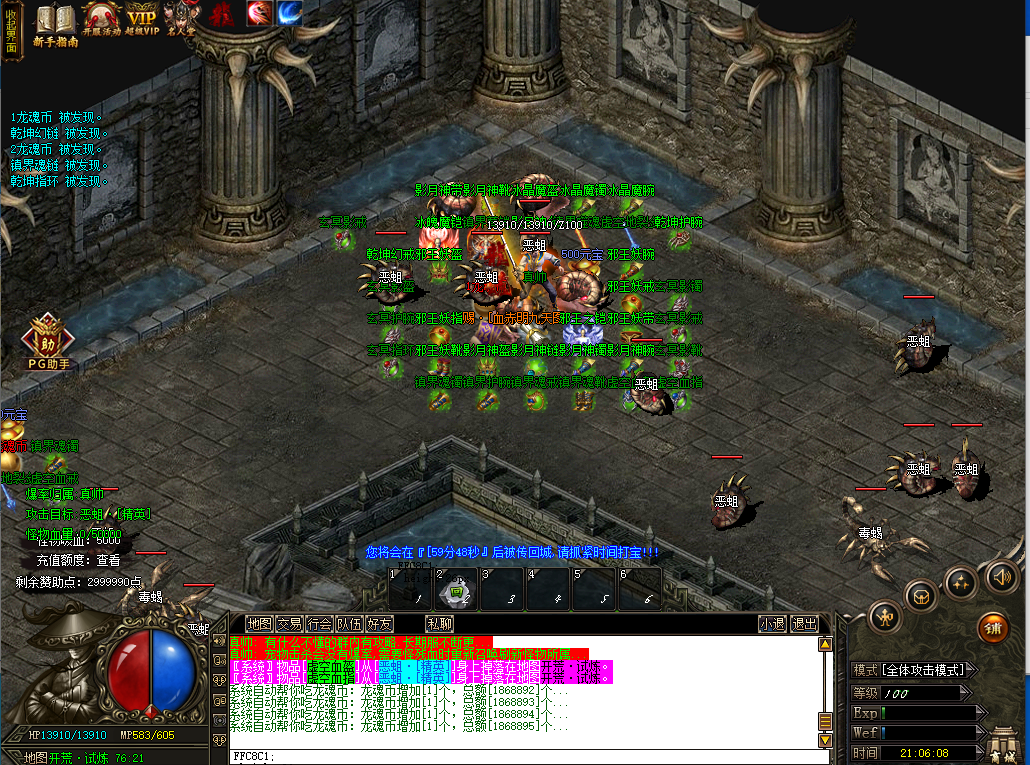The height and width of the screenshot is (765, 1030).
Task: Click the 退出 exit game button
Action: tap(804, 624)
